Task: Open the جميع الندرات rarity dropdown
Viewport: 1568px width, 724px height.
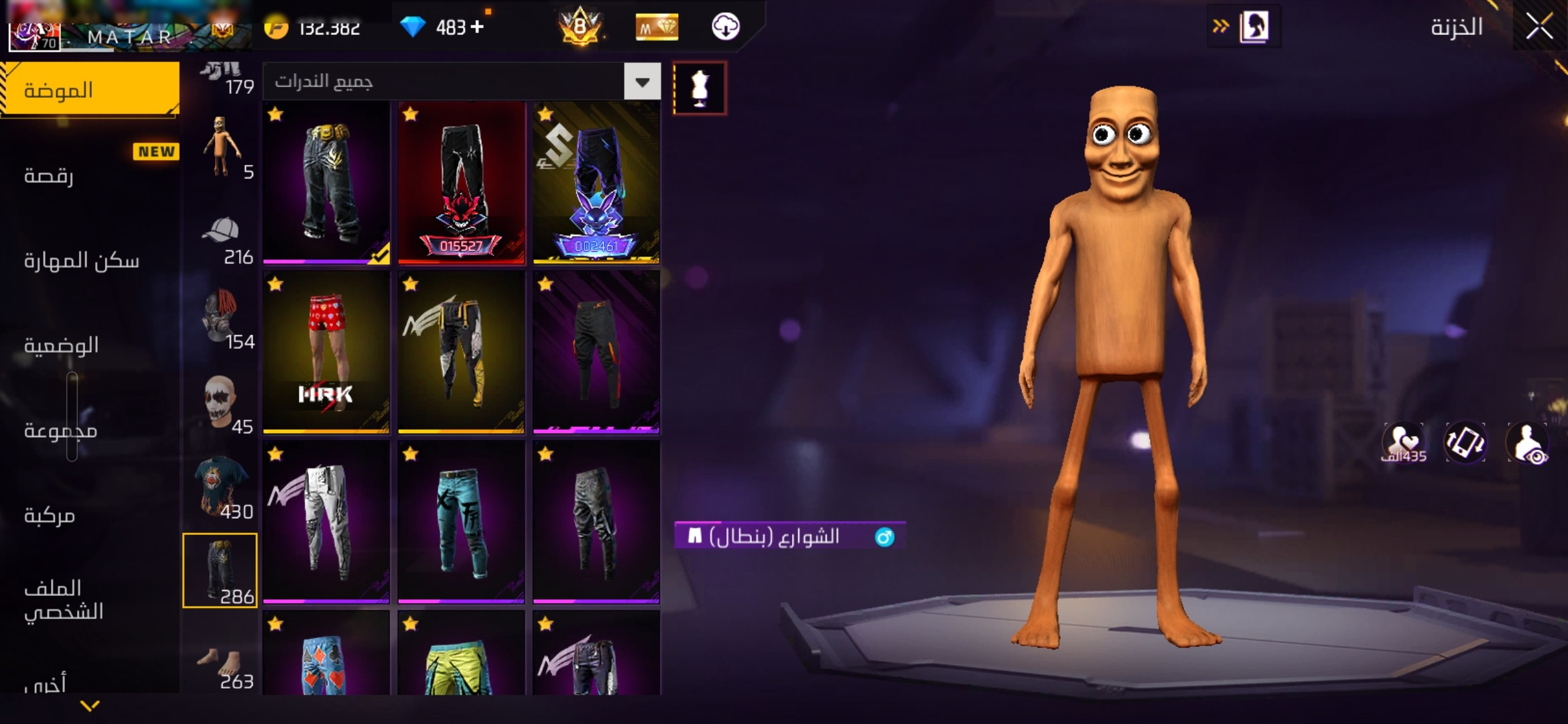Action: (x=642, y=82)
